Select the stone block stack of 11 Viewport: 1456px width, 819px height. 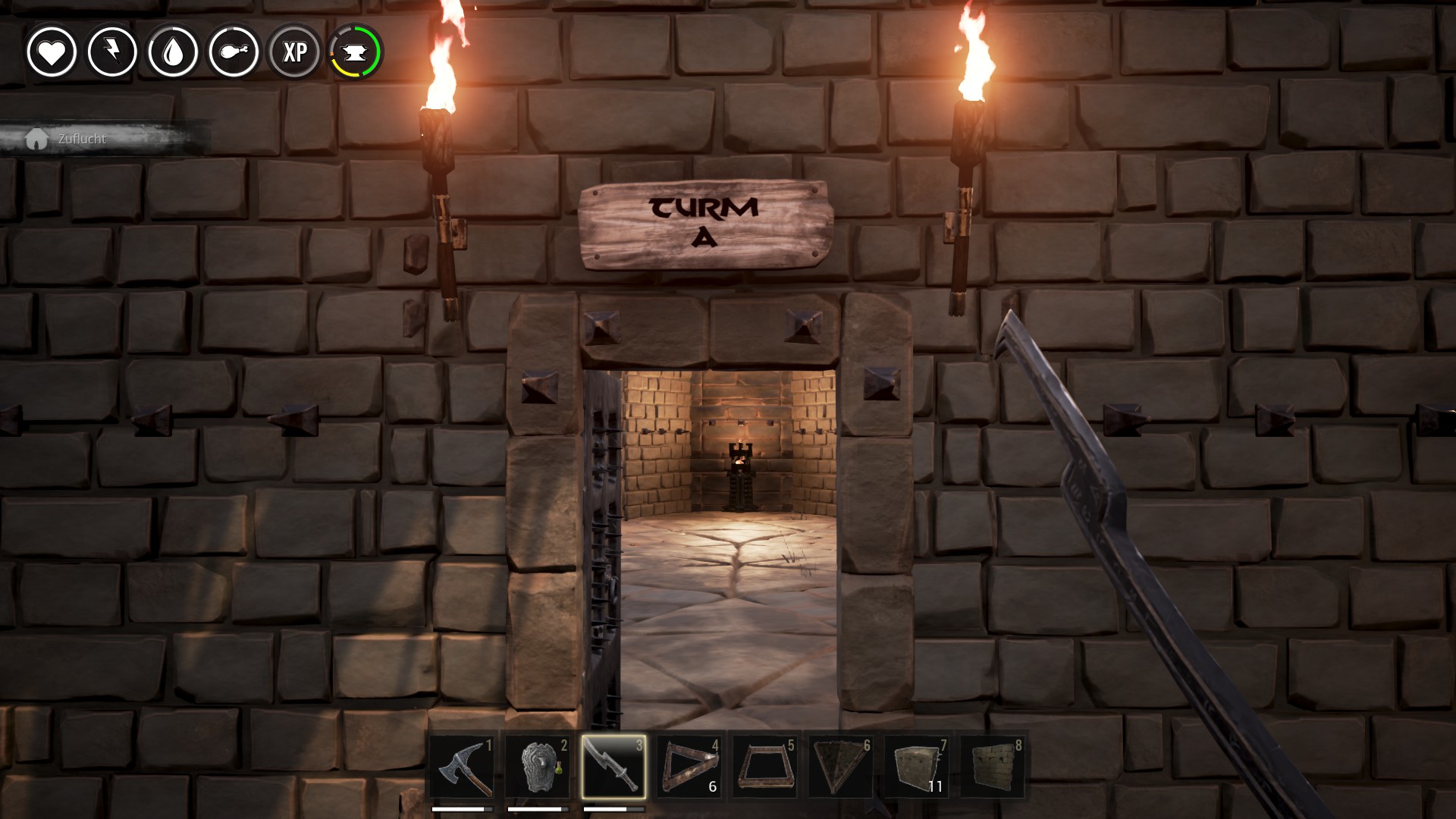pos(917,767)
